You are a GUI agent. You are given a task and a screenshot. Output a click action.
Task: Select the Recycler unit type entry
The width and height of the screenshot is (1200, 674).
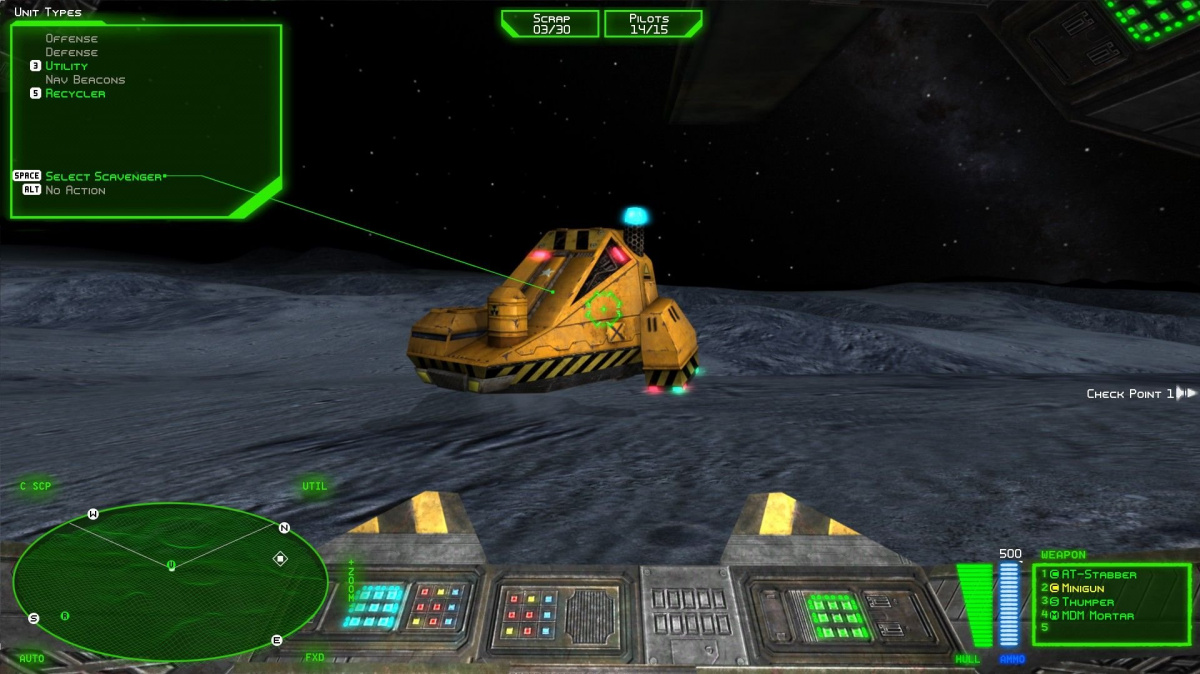pos(75,94)
